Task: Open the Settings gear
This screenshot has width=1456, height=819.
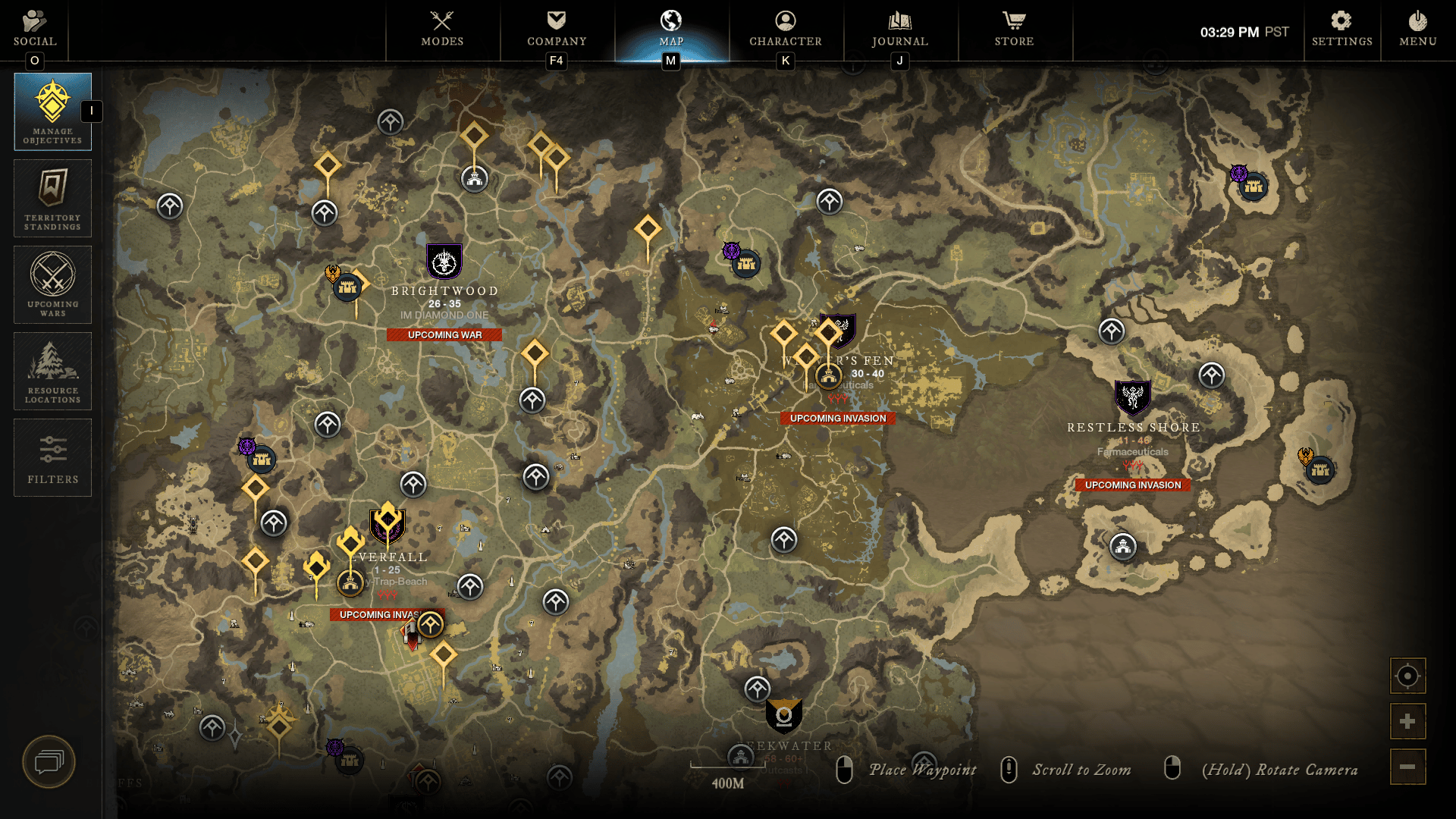Action: 1341,29
